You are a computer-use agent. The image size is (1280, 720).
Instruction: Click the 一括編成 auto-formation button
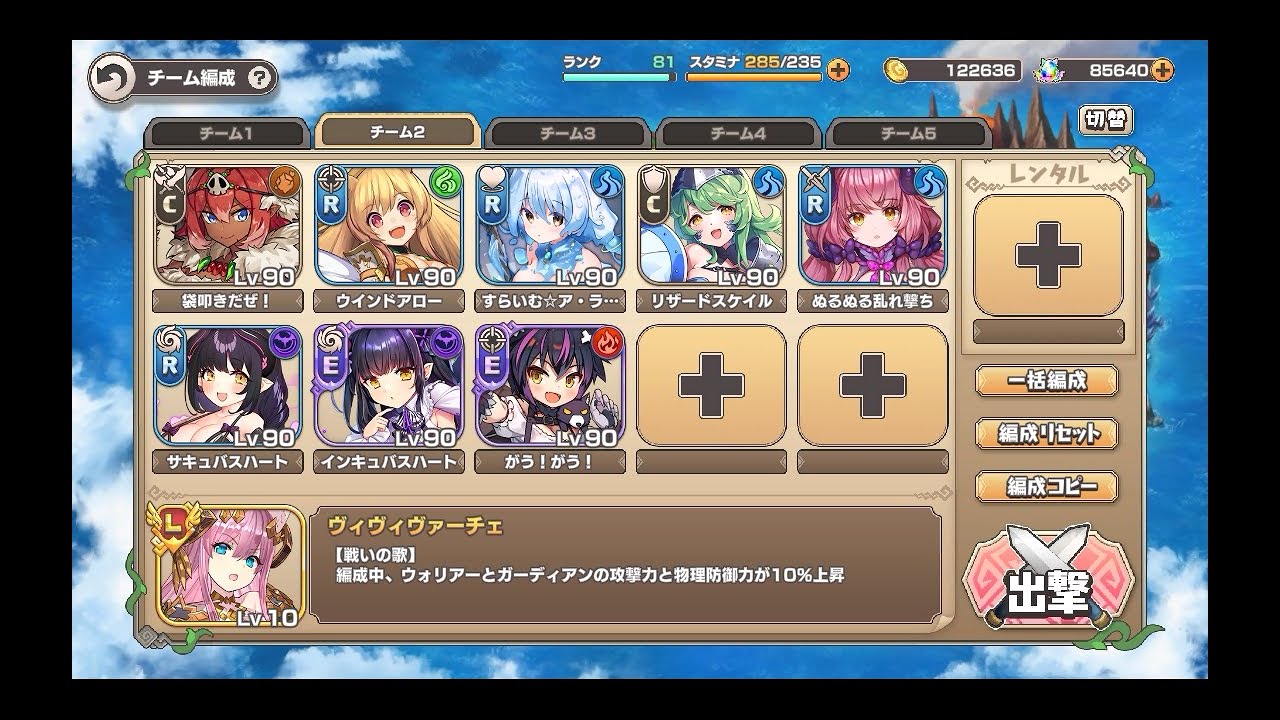pos(1047,380)
